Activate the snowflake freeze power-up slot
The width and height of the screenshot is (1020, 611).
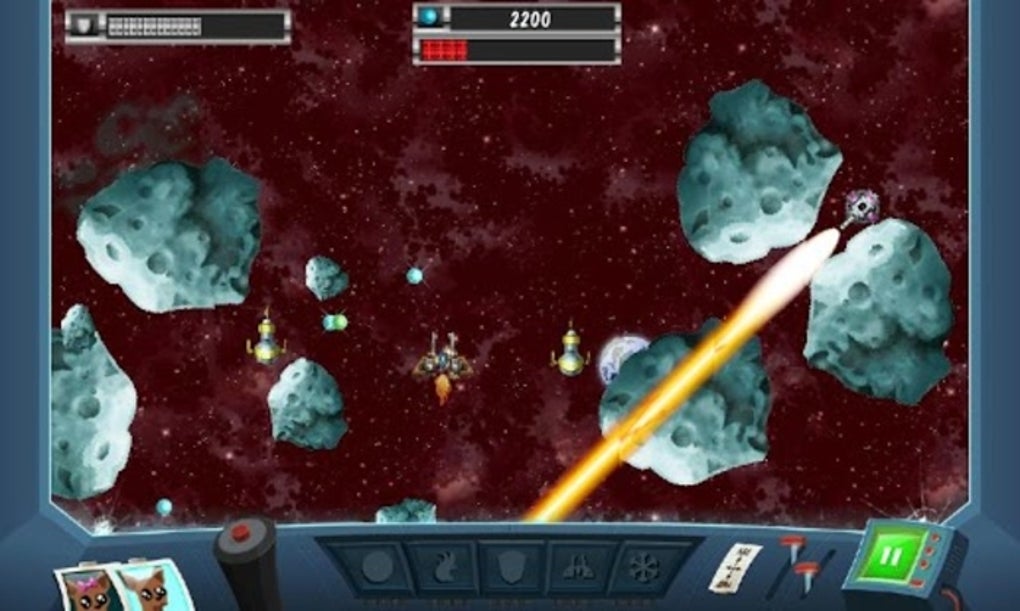643,569
